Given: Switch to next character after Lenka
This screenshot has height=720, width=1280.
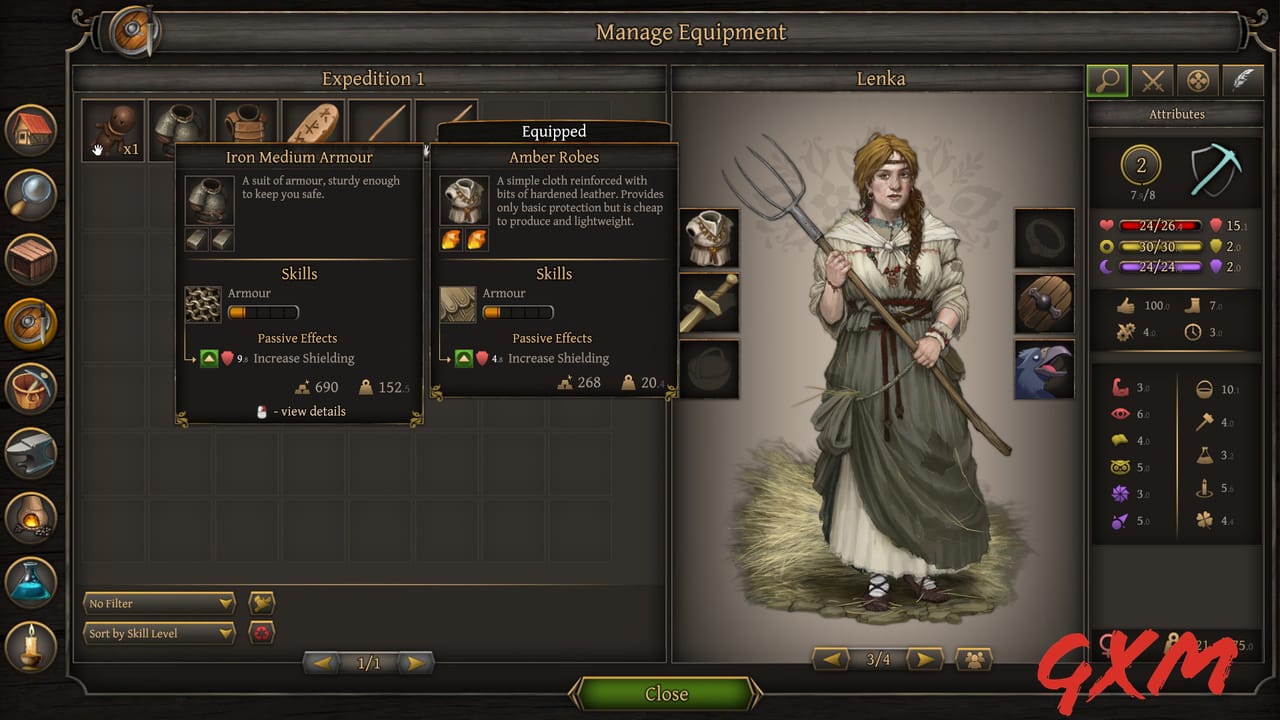Looking at the screenshot, I should [x=924, y=659].
